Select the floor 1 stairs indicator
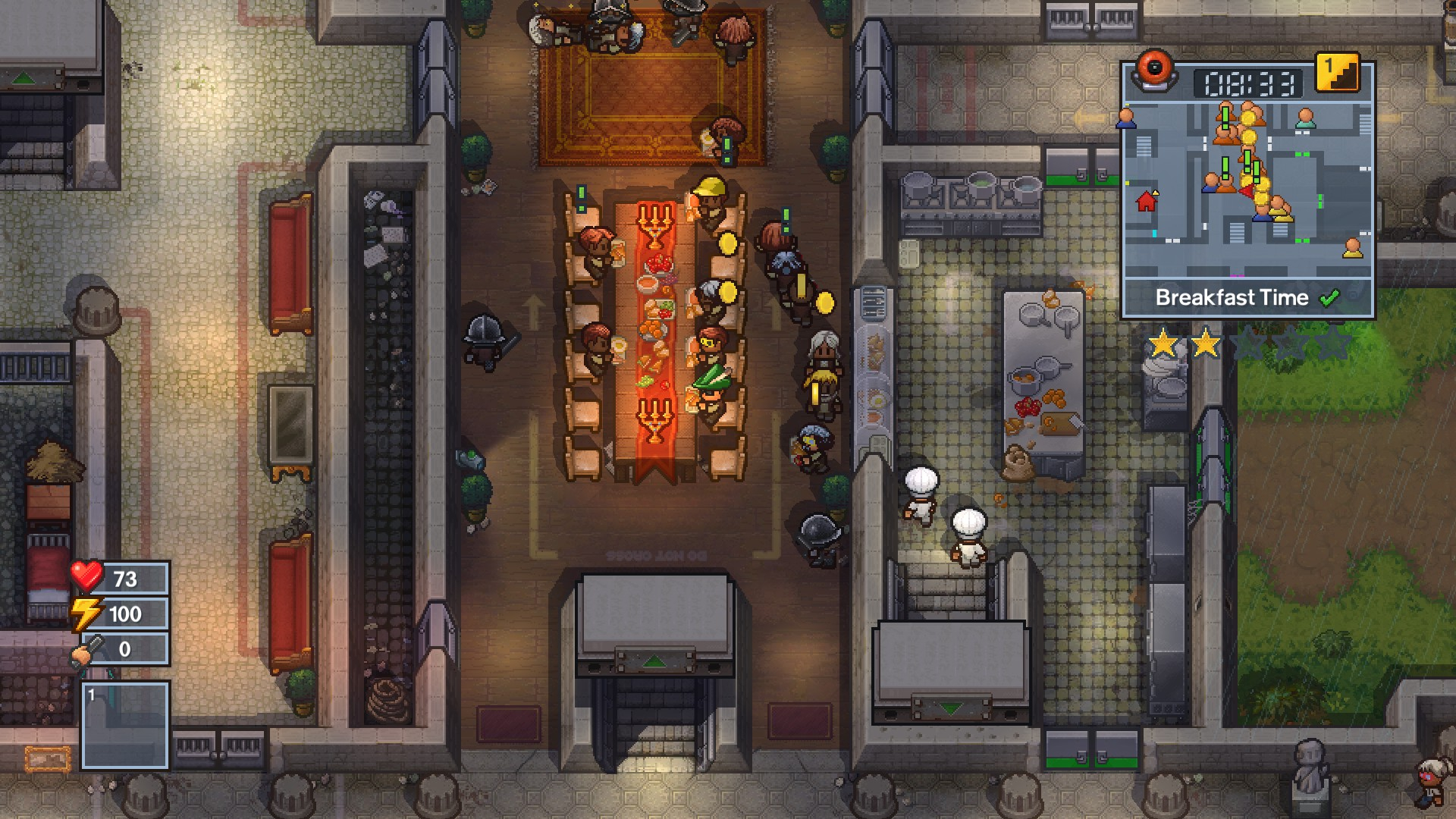This screenshot has height=819, width=1456. (x=1337, y=74)
